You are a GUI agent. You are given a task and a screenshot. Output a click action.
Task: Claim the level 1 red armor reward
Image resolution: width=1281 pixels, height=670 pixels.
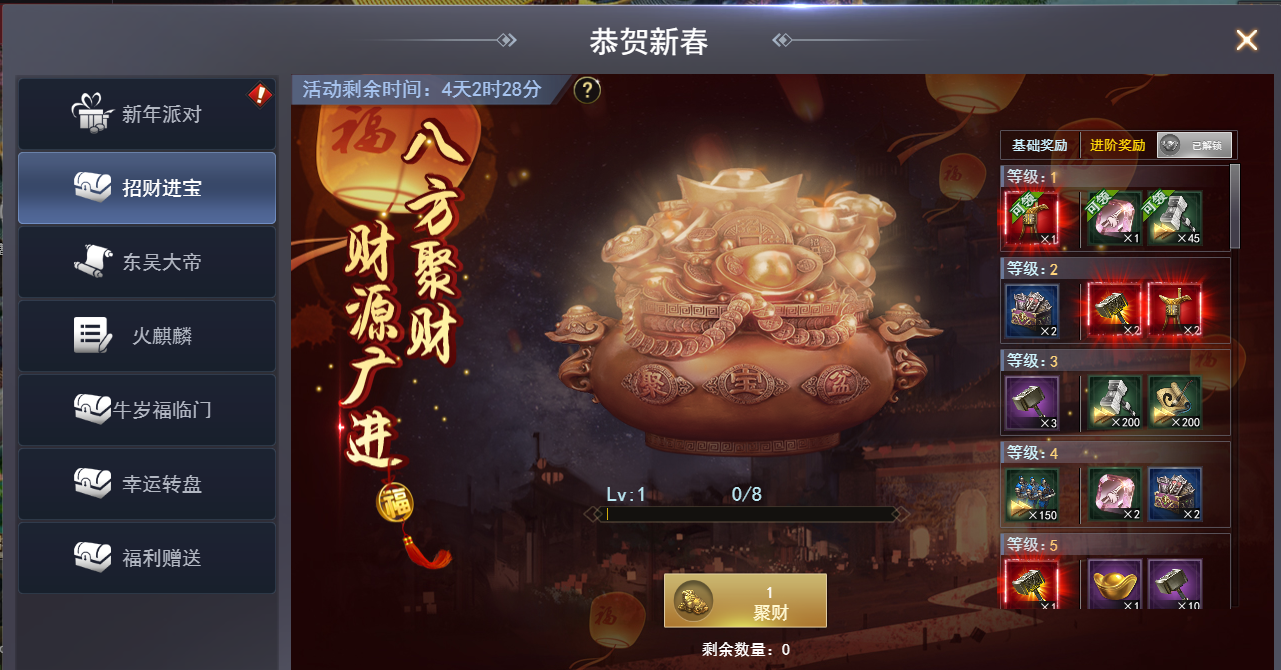(x=1032, y=218)
